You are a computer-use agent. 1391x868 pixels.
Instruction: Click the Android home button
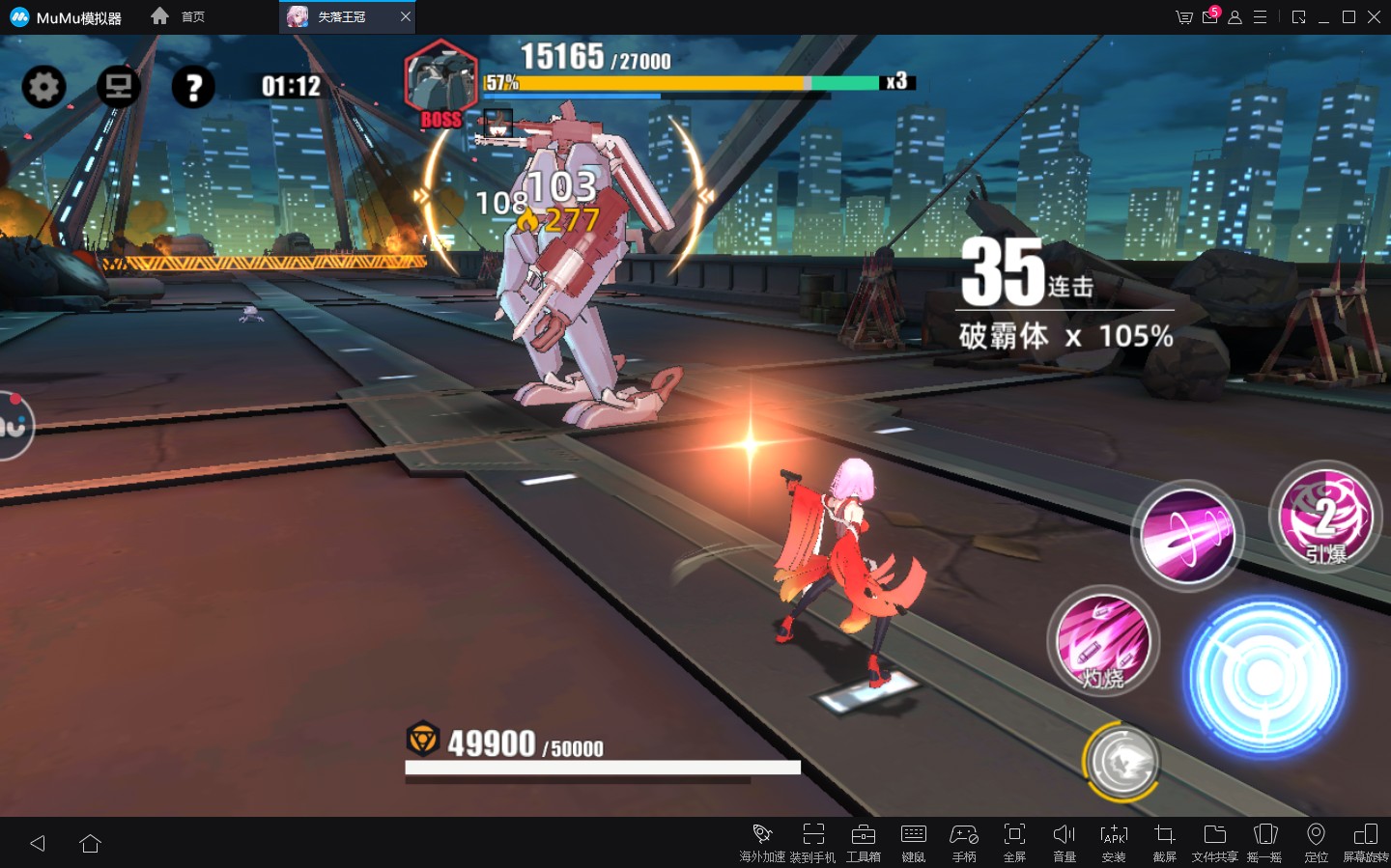pyautogui.click(x=91, y=843)
